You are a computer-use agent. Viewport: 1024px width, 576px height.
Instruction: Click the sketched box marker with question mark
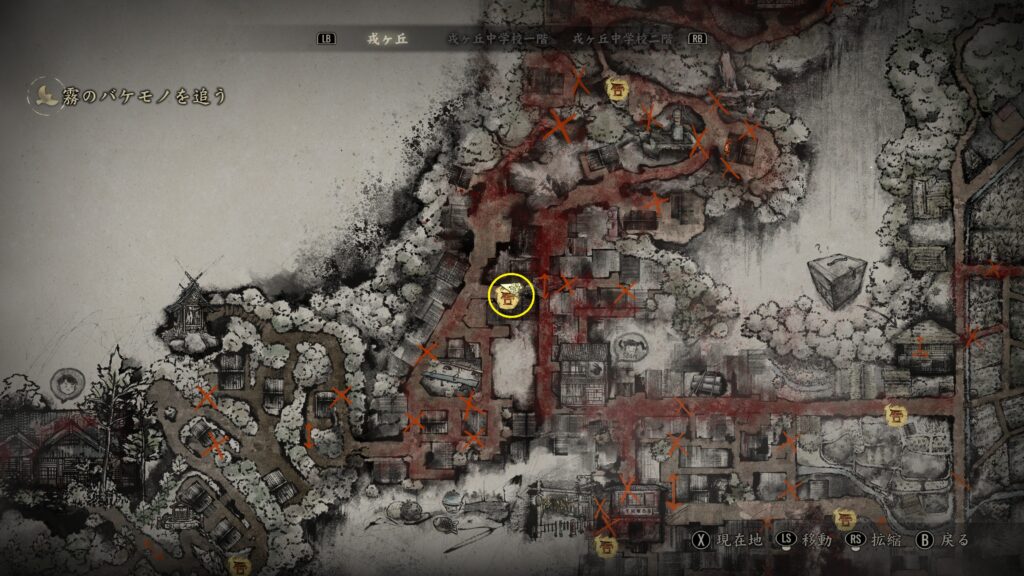click(x=837, y=280)
